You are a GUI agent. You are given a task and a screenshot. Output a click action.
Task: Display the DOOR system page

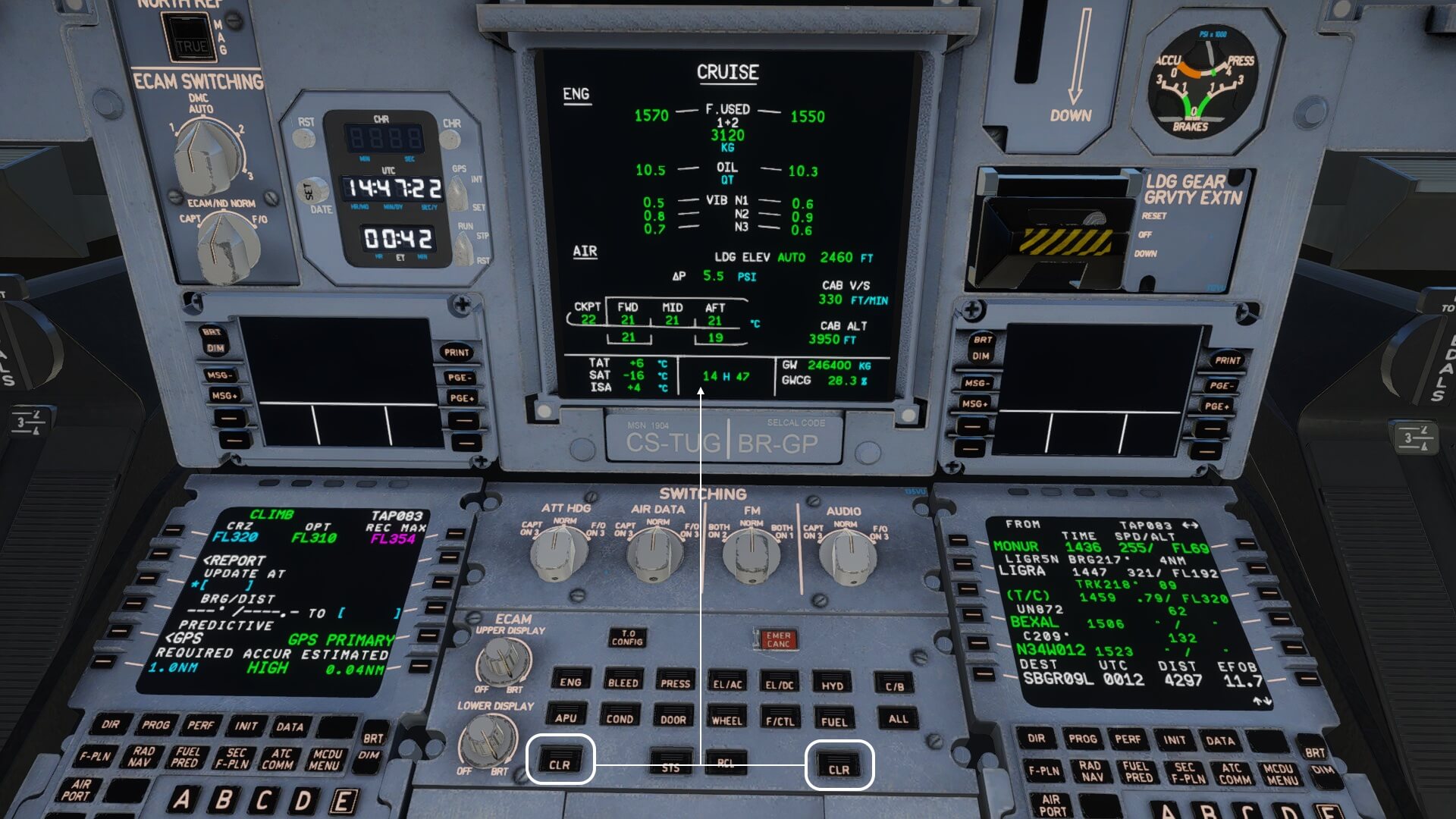(673, 719)
